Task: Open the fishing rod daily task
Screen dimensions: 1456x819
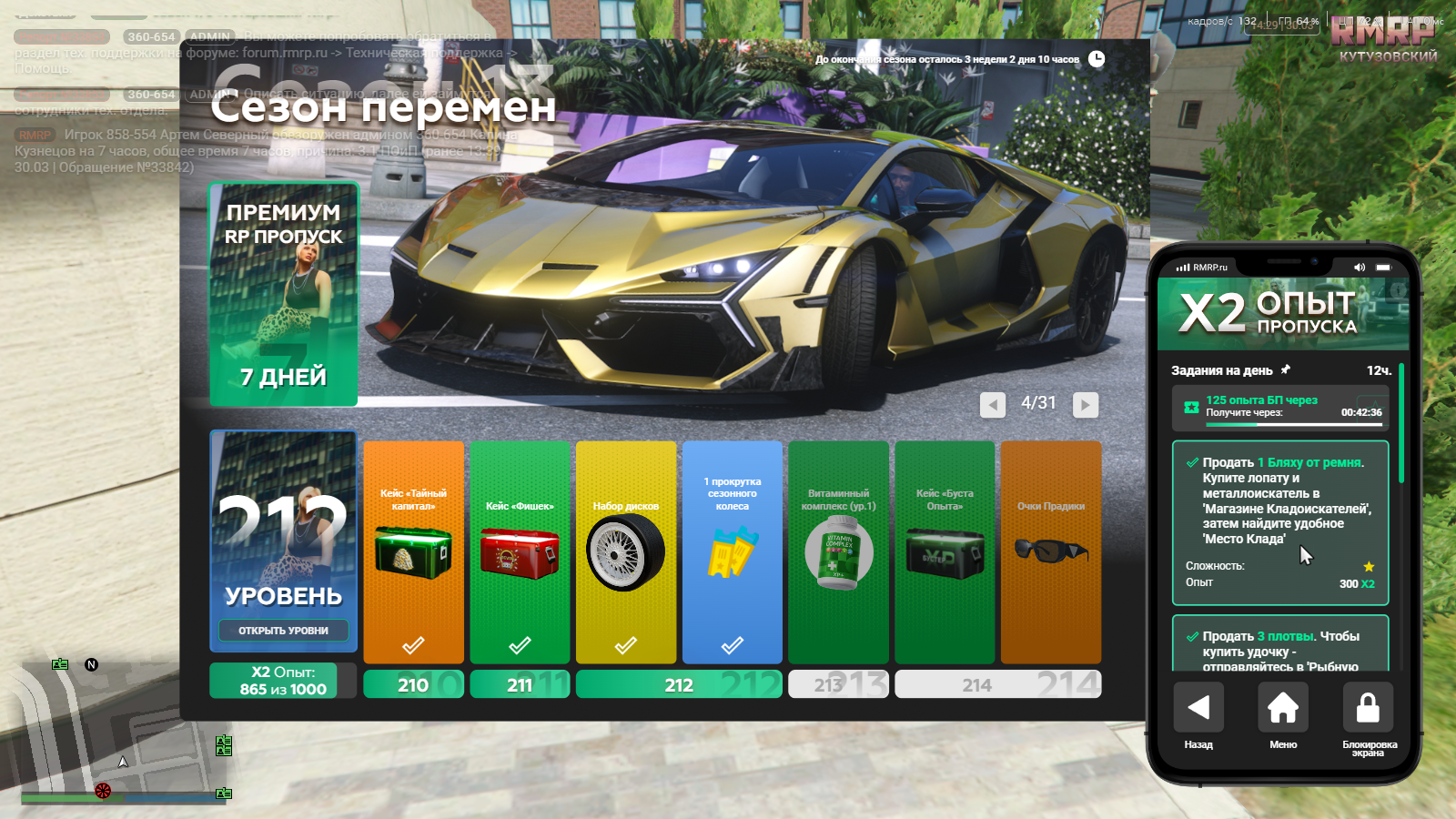Action: point(1280,645)
